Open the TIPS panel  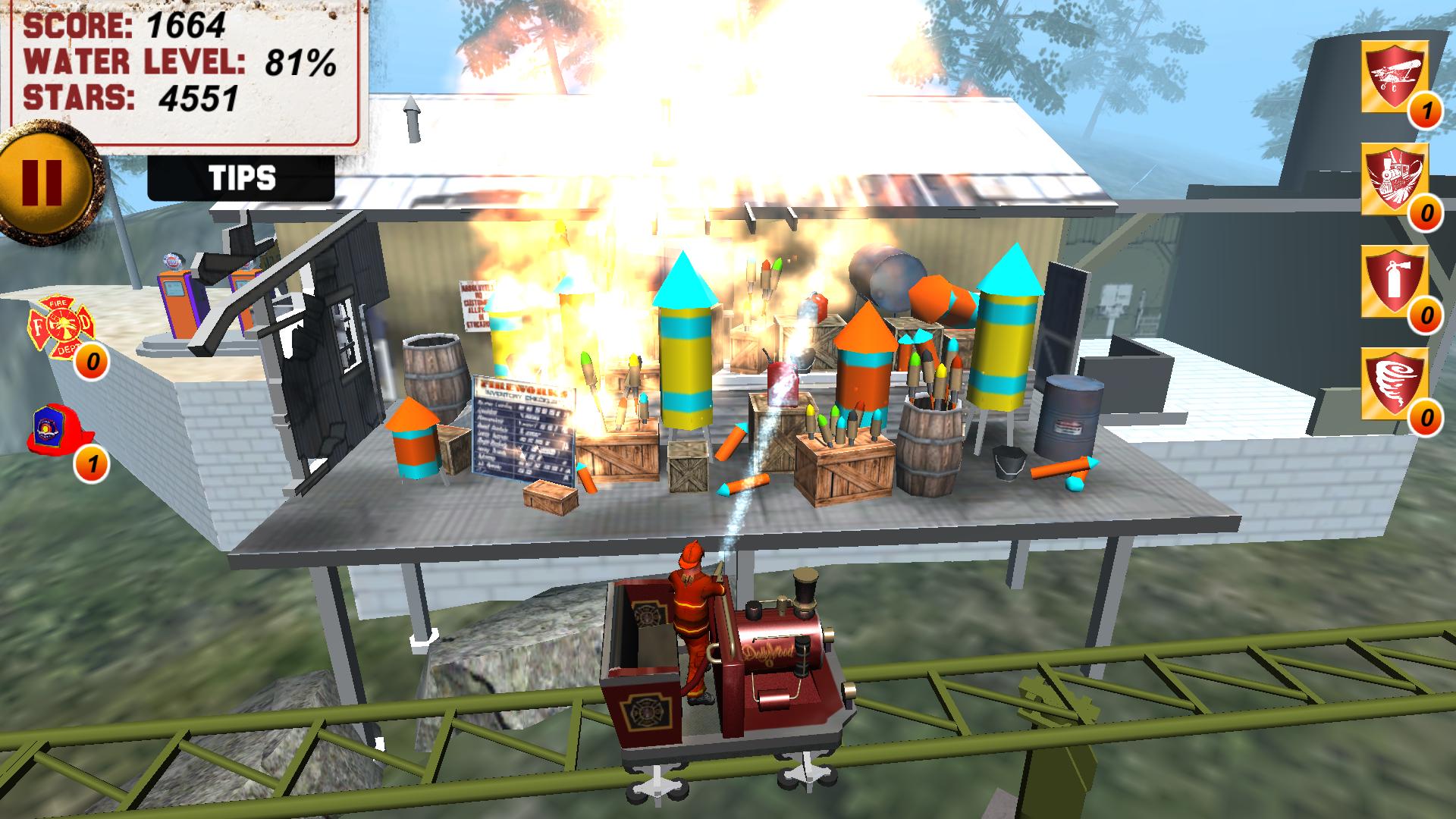241,178
